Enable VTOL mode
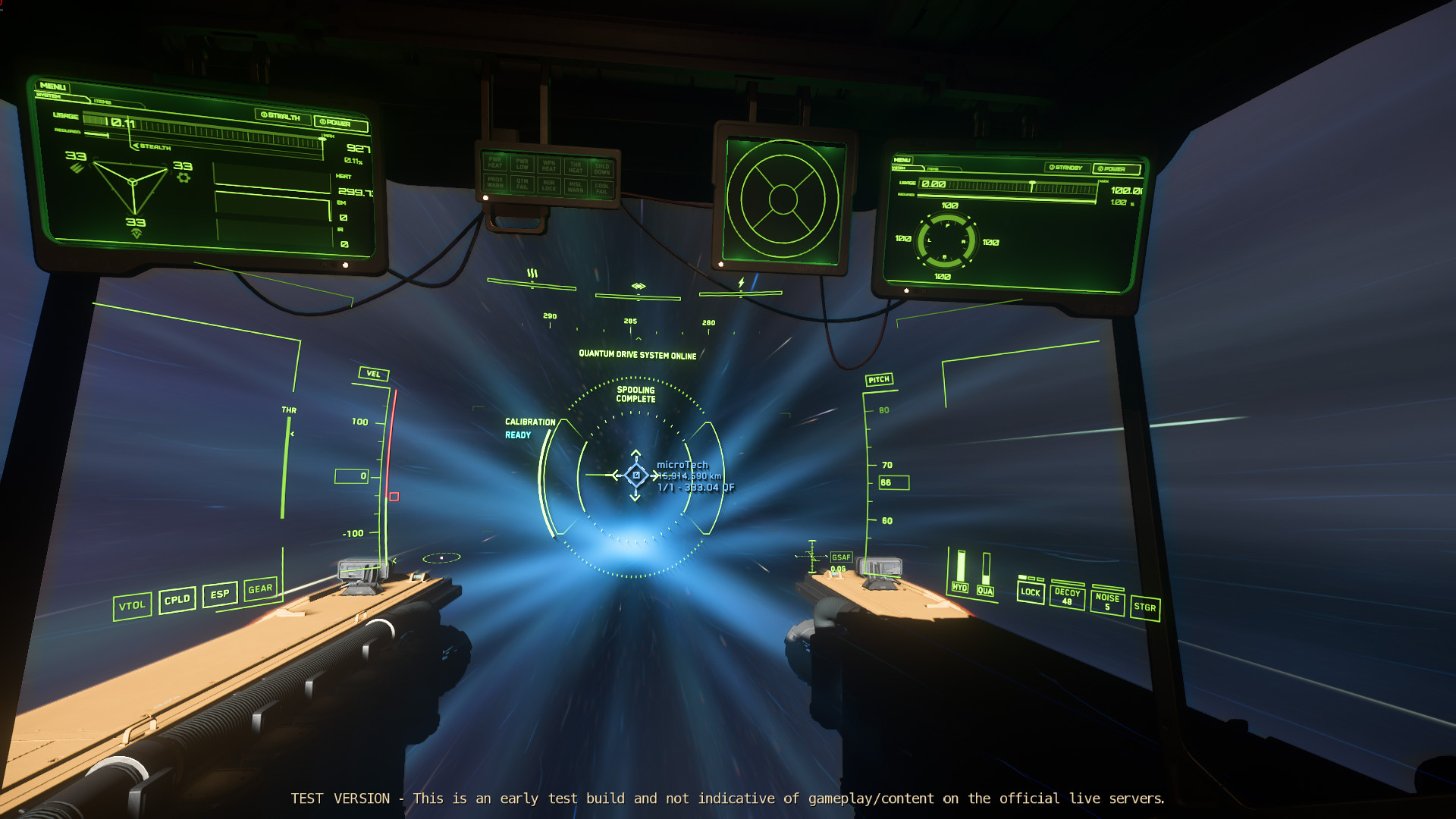 click(133, 606)
